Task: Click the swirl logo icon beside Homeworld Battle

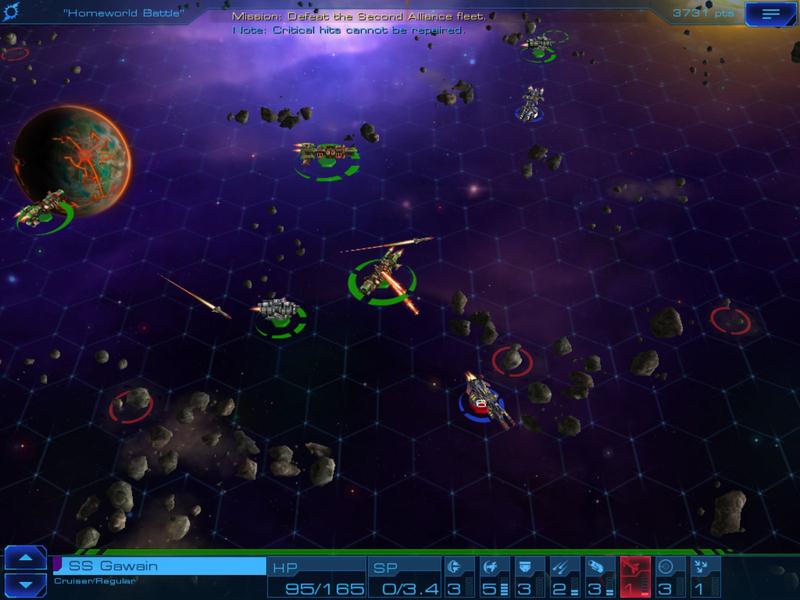Action: point(12,12)
